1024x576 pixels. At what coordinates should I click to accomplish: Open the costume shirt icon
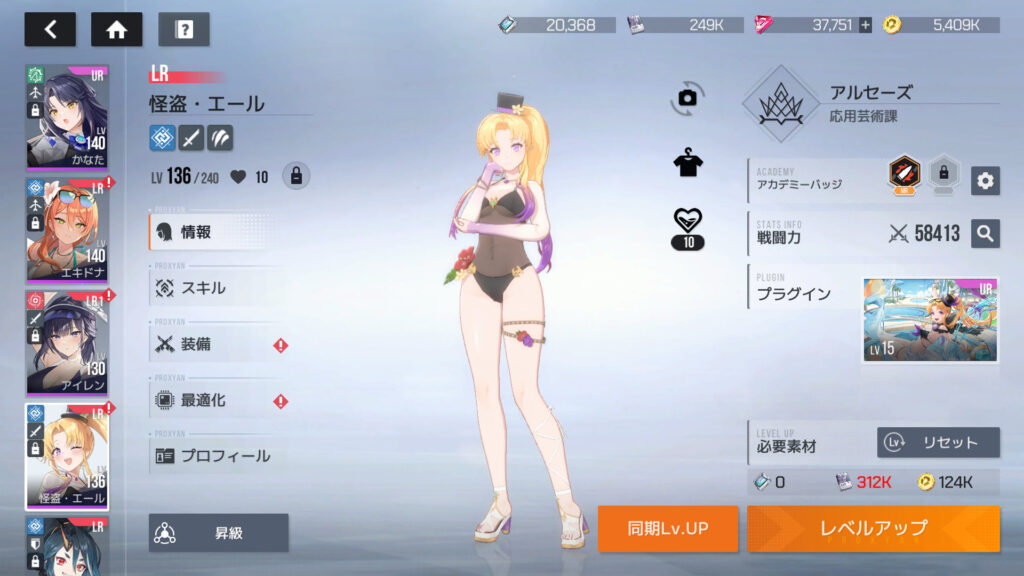[x=687, y=164]
